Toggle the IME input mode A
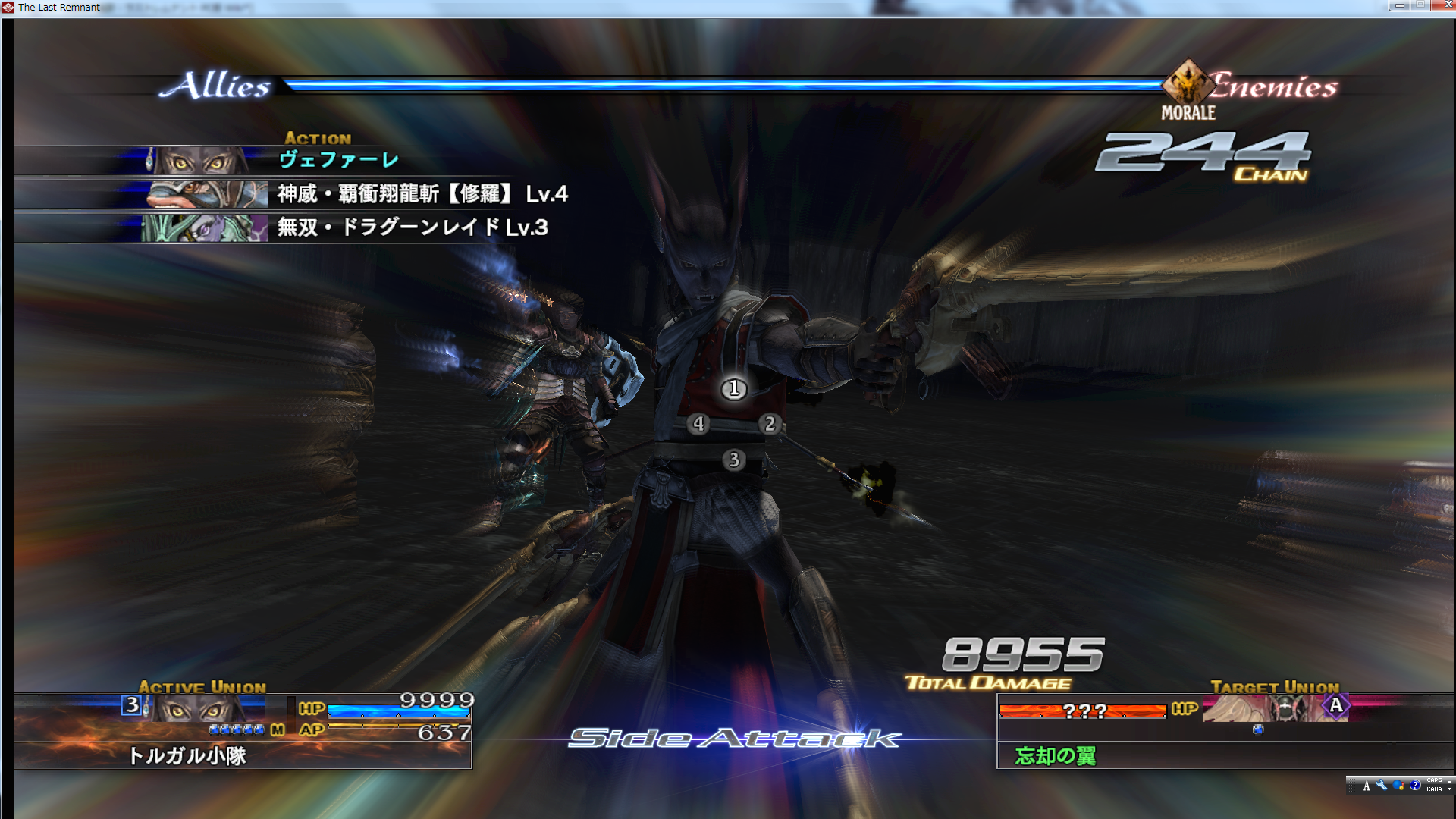This screenshot has width=1456, height=819. coord(1367,786)
